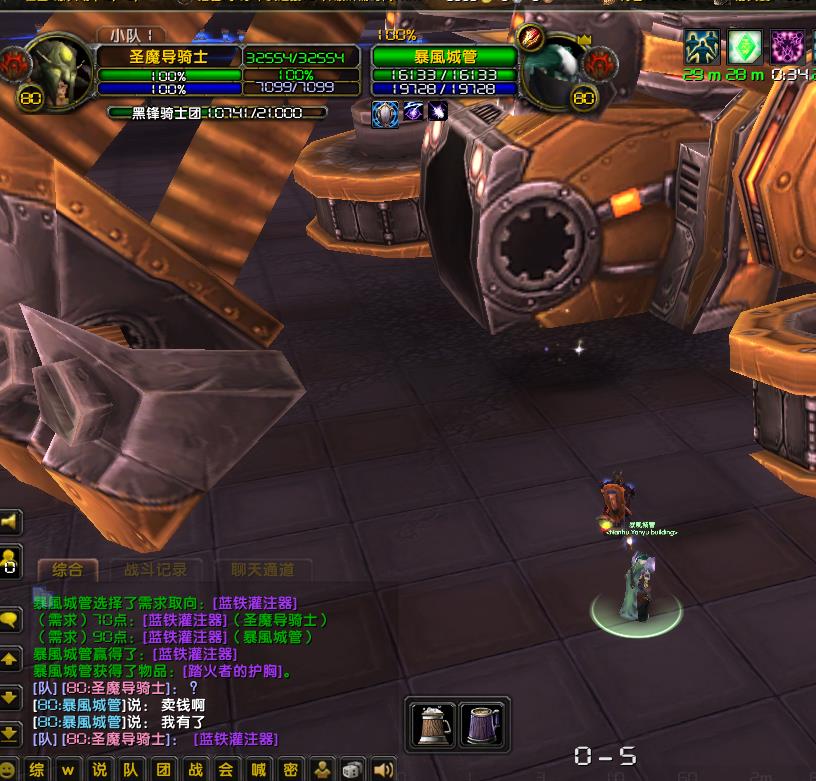Viewport: 816px width, 781px height.
Task: Use the purple beer stein item
Action: tap(483, 724)
